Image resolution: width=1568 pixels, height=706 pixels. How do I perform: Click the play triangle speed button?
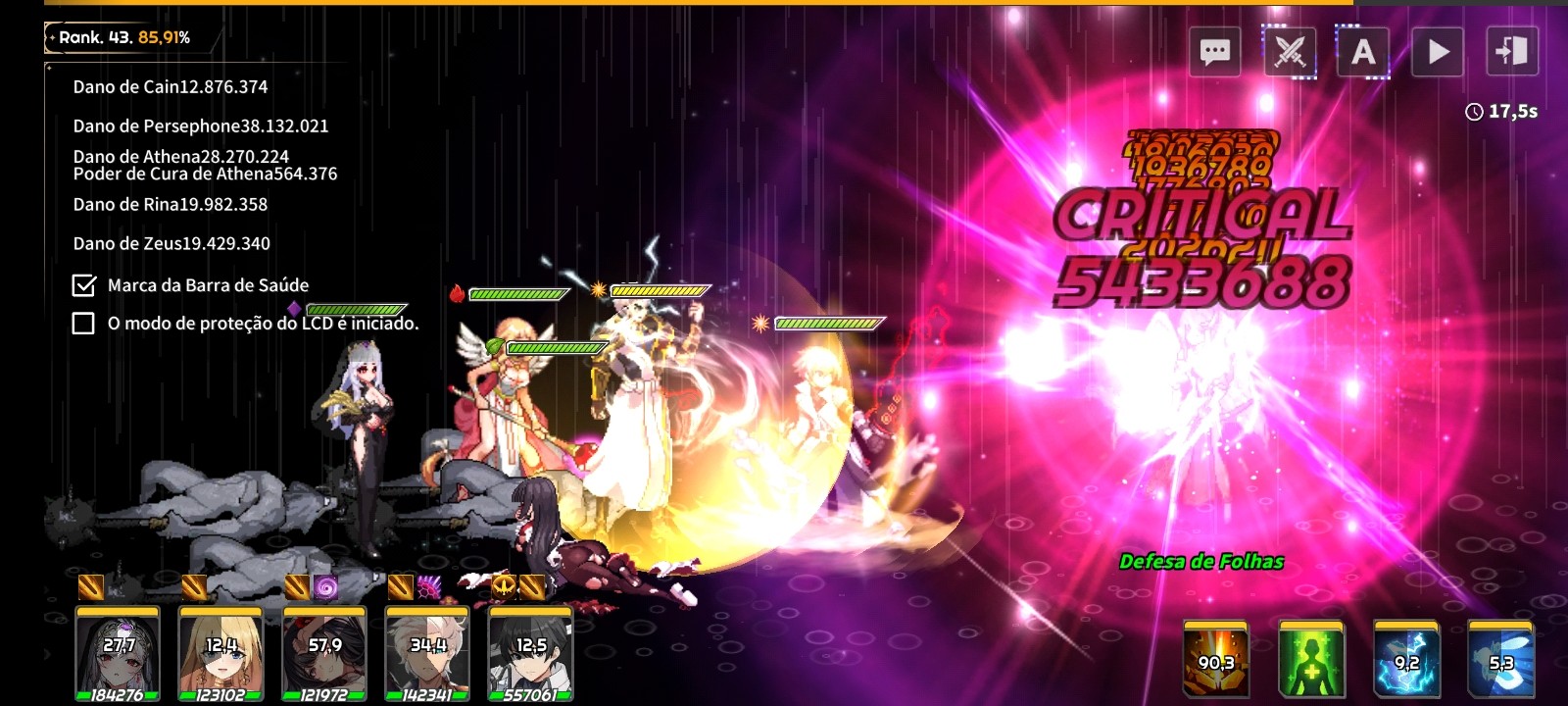point(1438,51)
